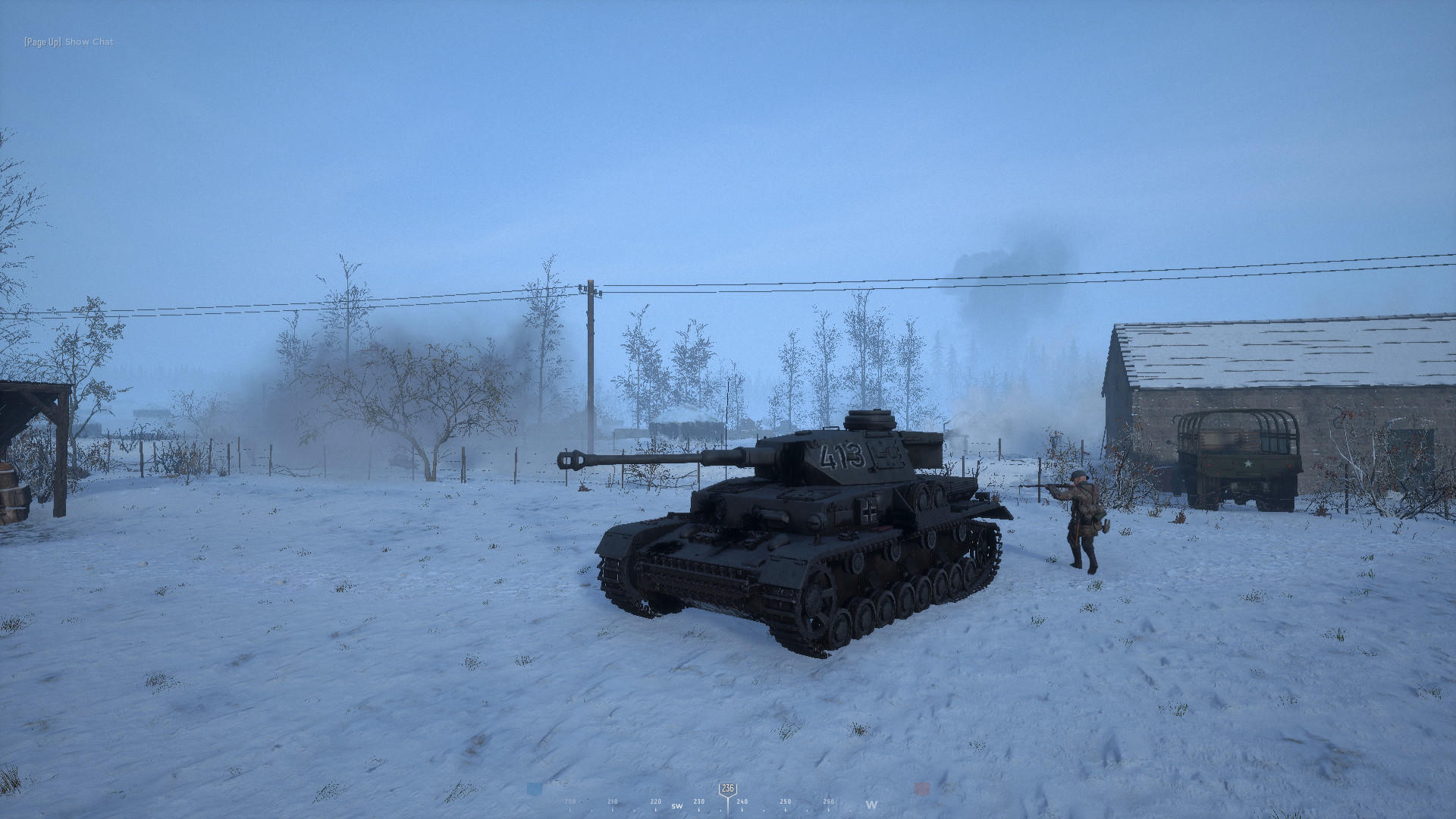Click the 210 tick mark on the compass
Screen dimensions: 1456x819
coord(612,802)
